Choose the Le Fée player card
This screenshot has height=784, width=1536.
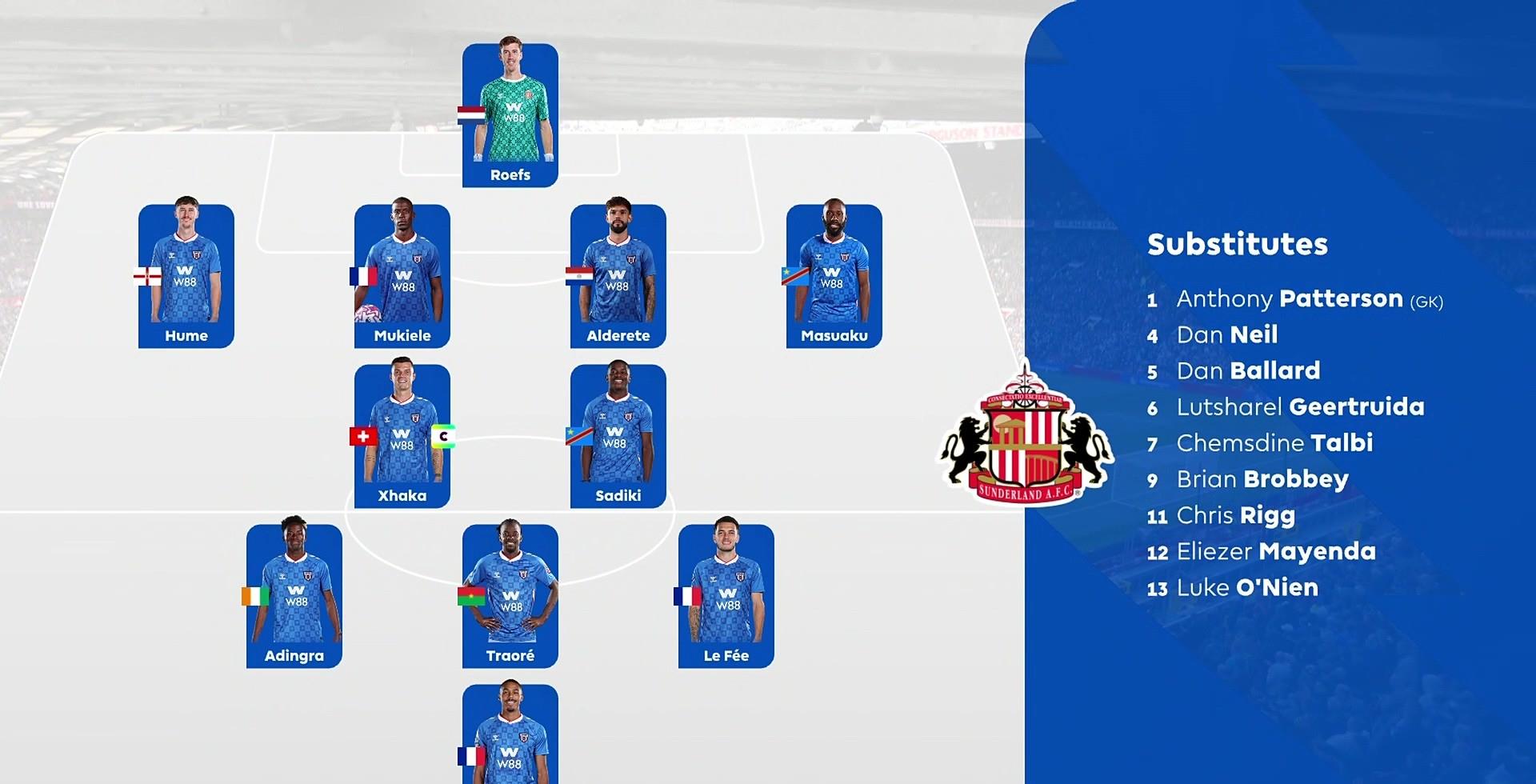726,596
